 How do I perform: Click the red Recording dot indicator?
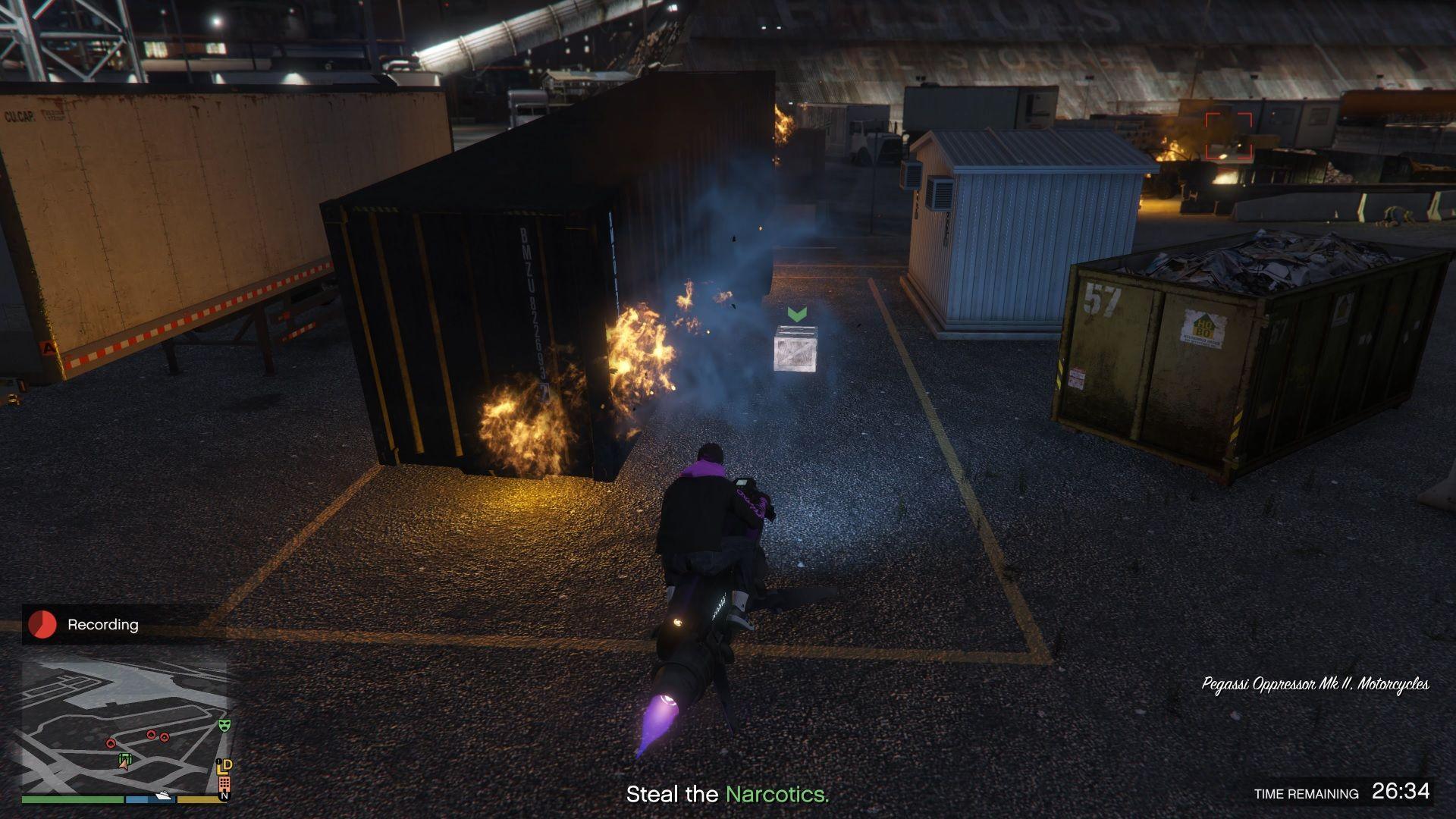click(43, 625)
